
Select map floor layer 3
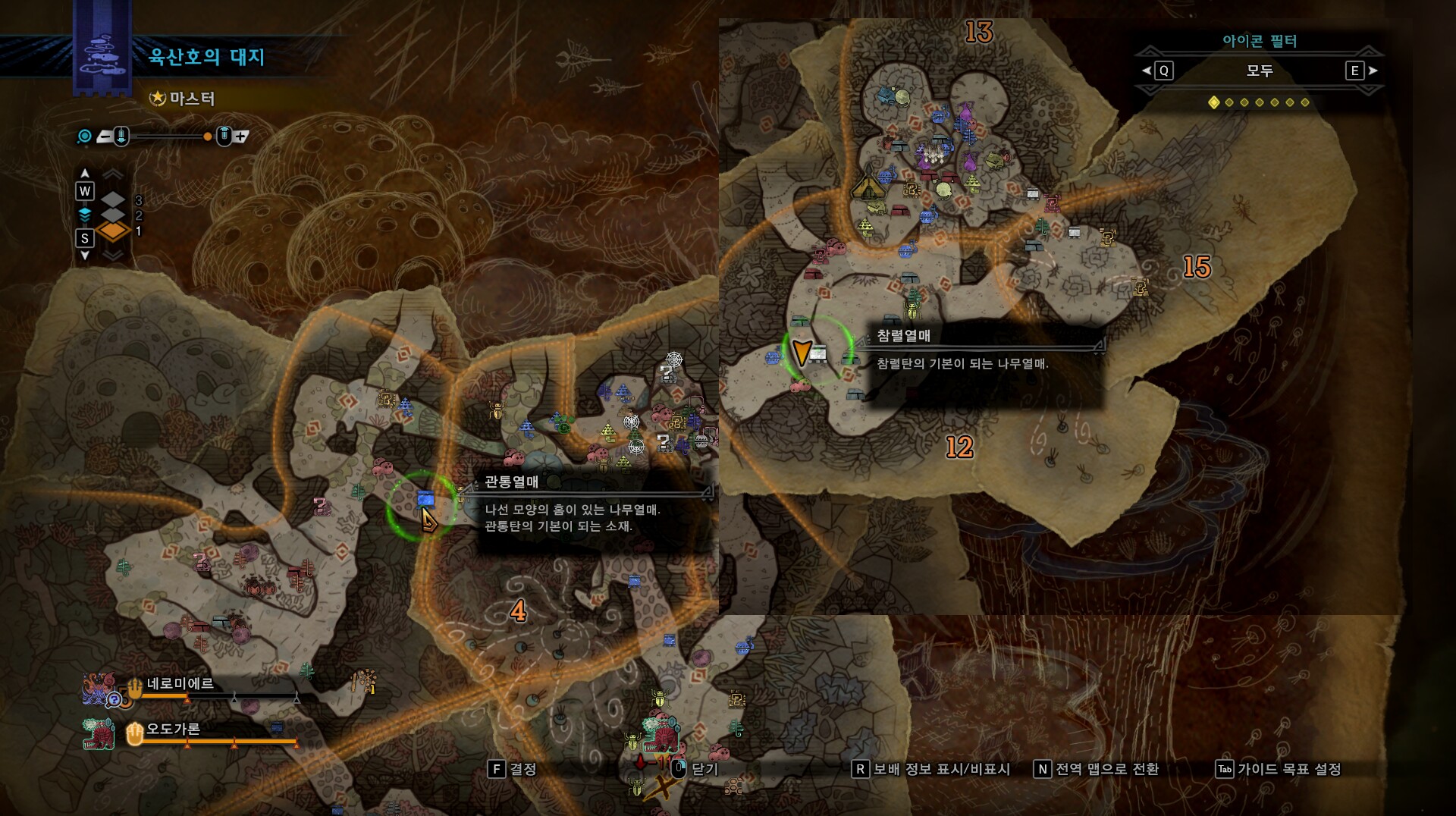[113, 200]
